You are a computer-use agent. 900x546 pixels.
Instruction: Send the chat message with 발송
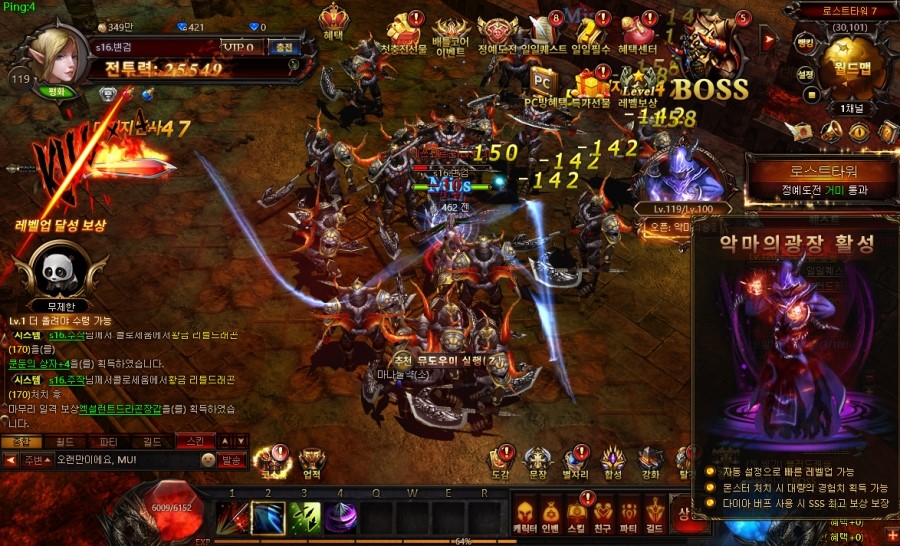(232, 460)
